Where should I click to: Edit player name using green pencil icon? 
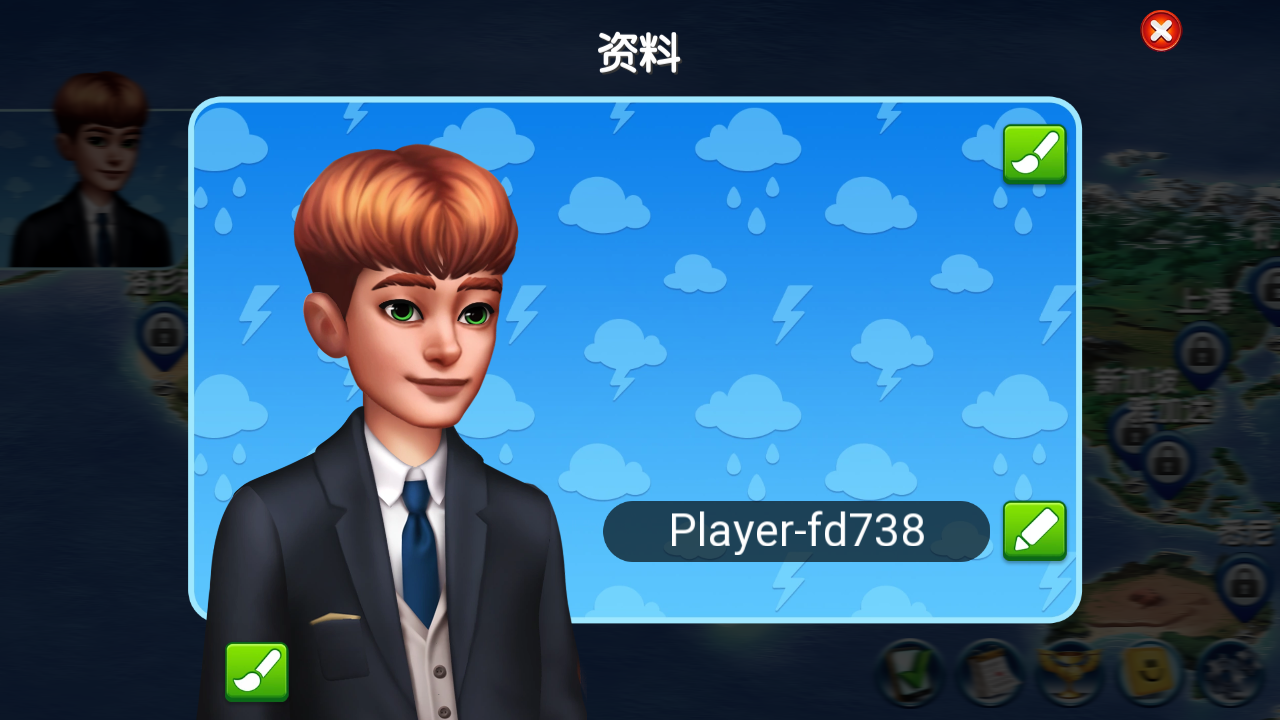tap(1035, 531)
